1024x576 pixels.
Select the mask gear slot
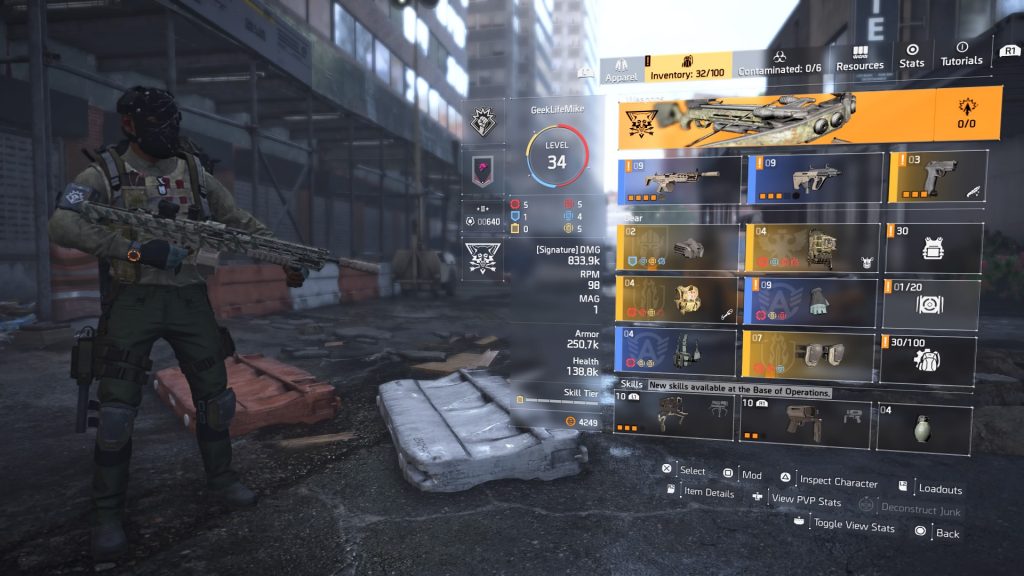[679, 247]
